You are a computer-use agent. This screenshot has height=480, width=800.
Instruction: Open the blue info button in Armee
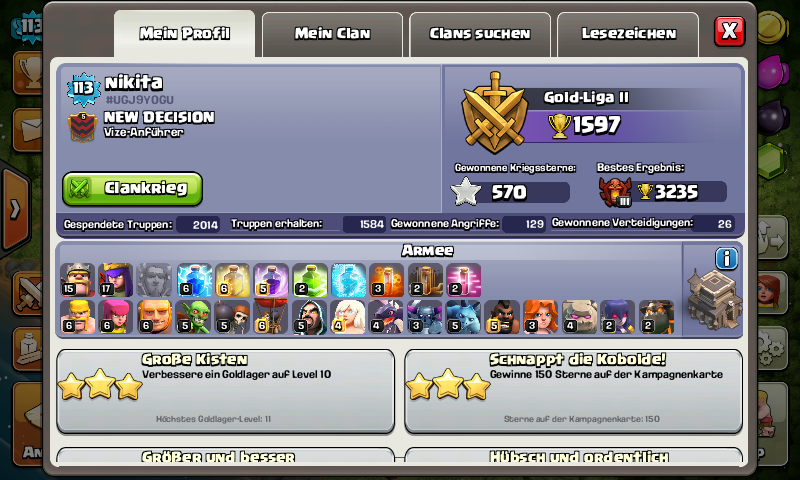pos(726,259)
